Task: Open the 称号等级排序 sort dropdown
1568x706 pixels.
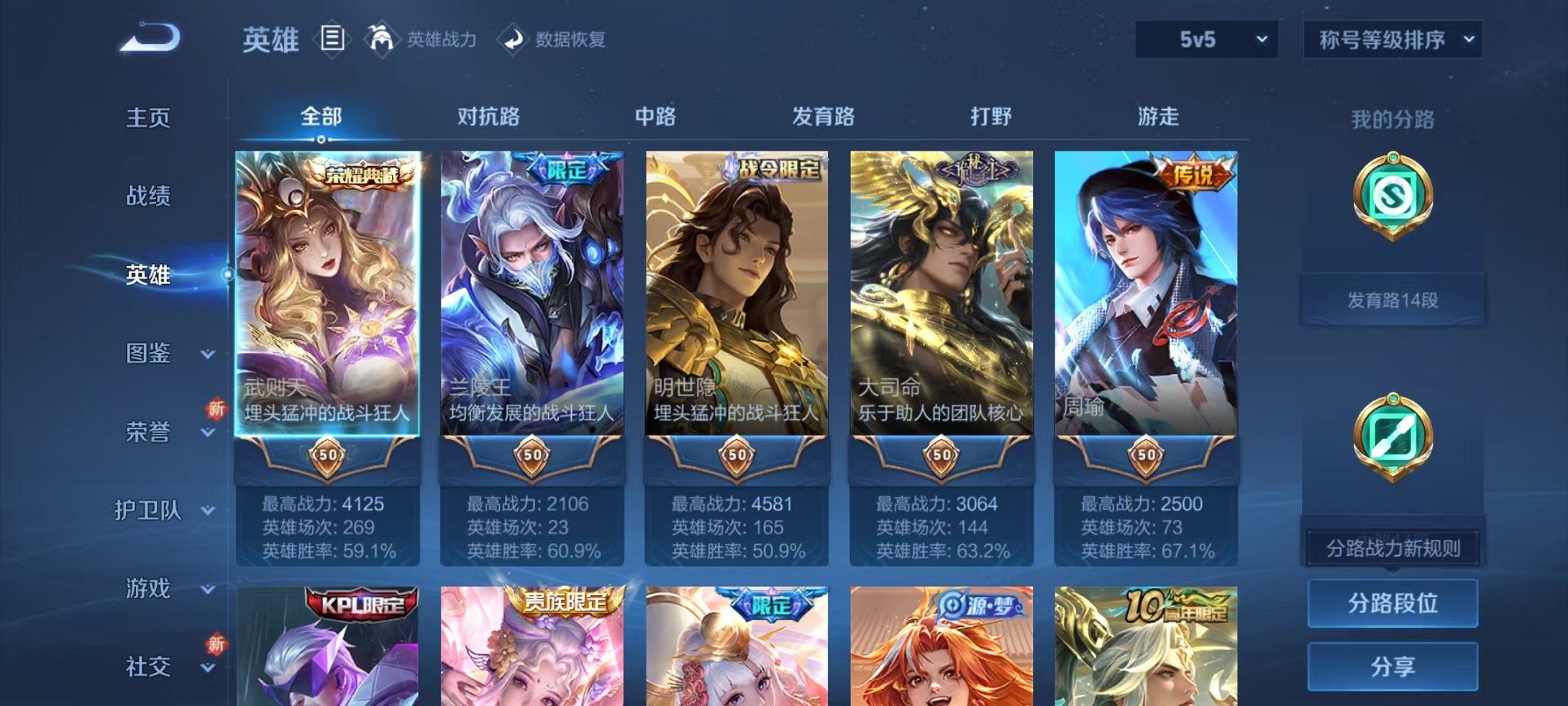Action: (1393, 38)
